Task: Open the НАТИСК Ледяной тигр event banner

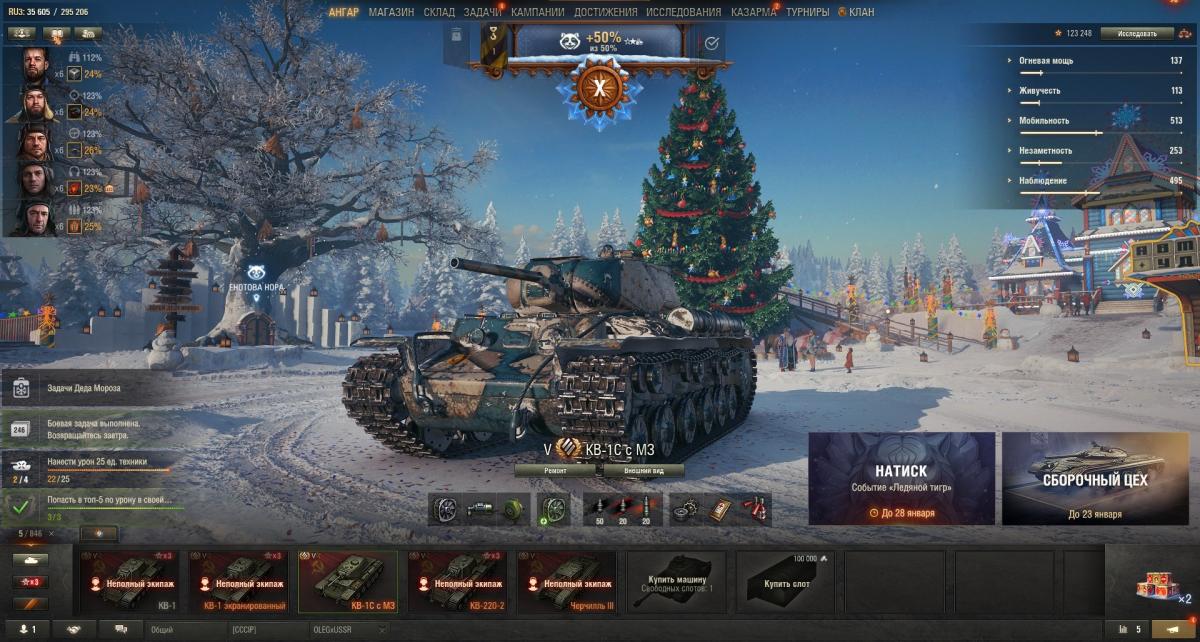Action: pyautogui.click(x=901, y=478)
